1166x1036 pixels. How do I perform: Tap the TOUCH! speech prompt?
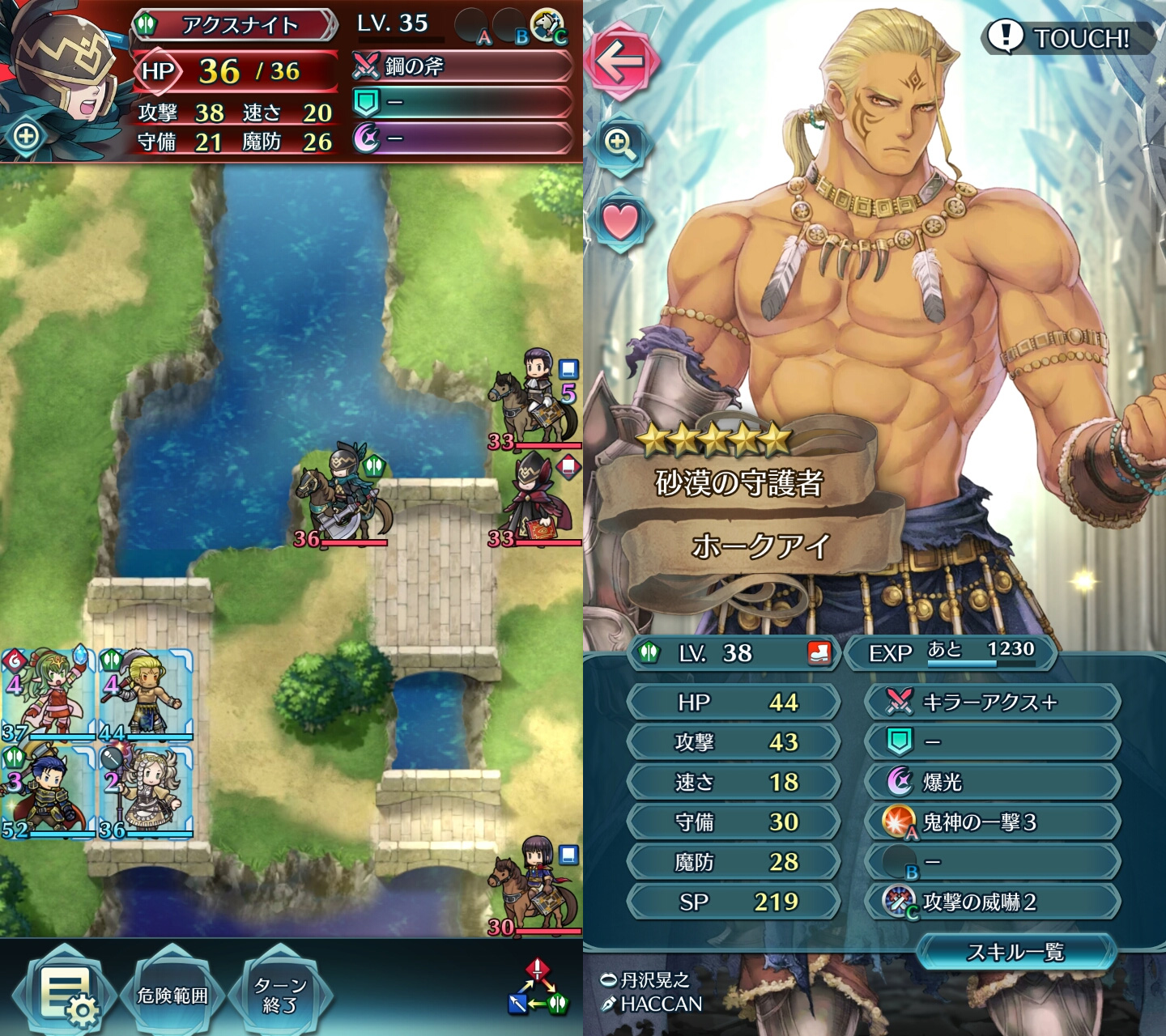tap(1067, 37)
